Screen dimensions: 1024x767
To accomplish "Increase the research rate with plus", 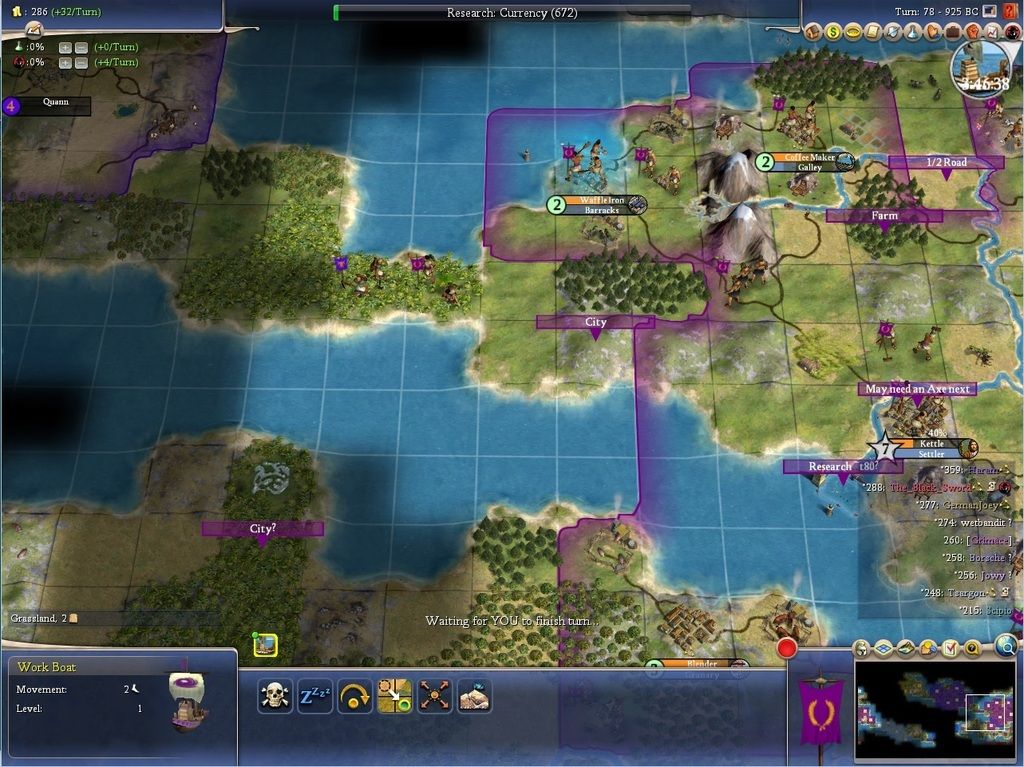I will [65, 47].
